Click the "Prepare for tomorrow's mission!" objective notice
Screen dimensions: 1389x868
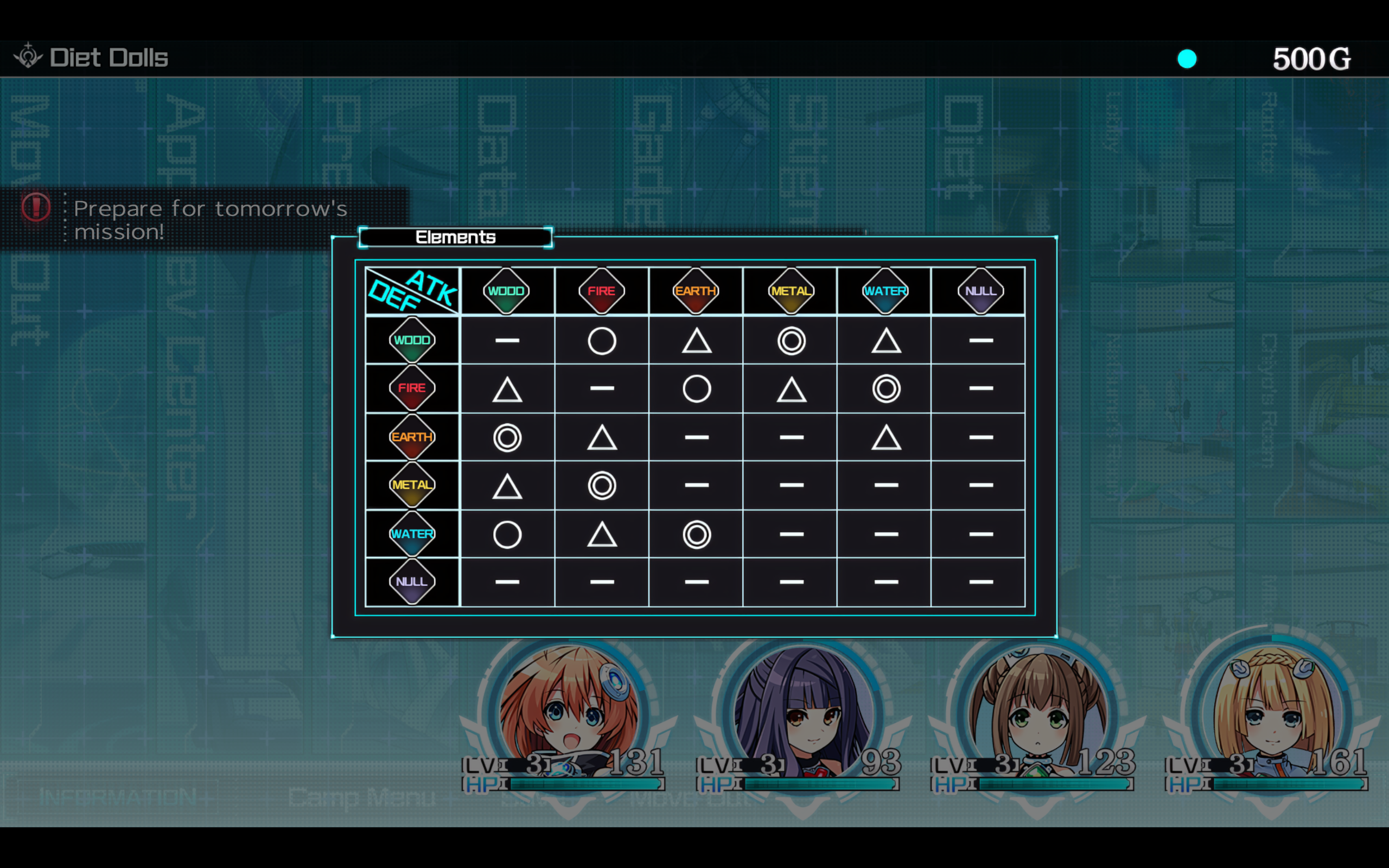(209, 220)
